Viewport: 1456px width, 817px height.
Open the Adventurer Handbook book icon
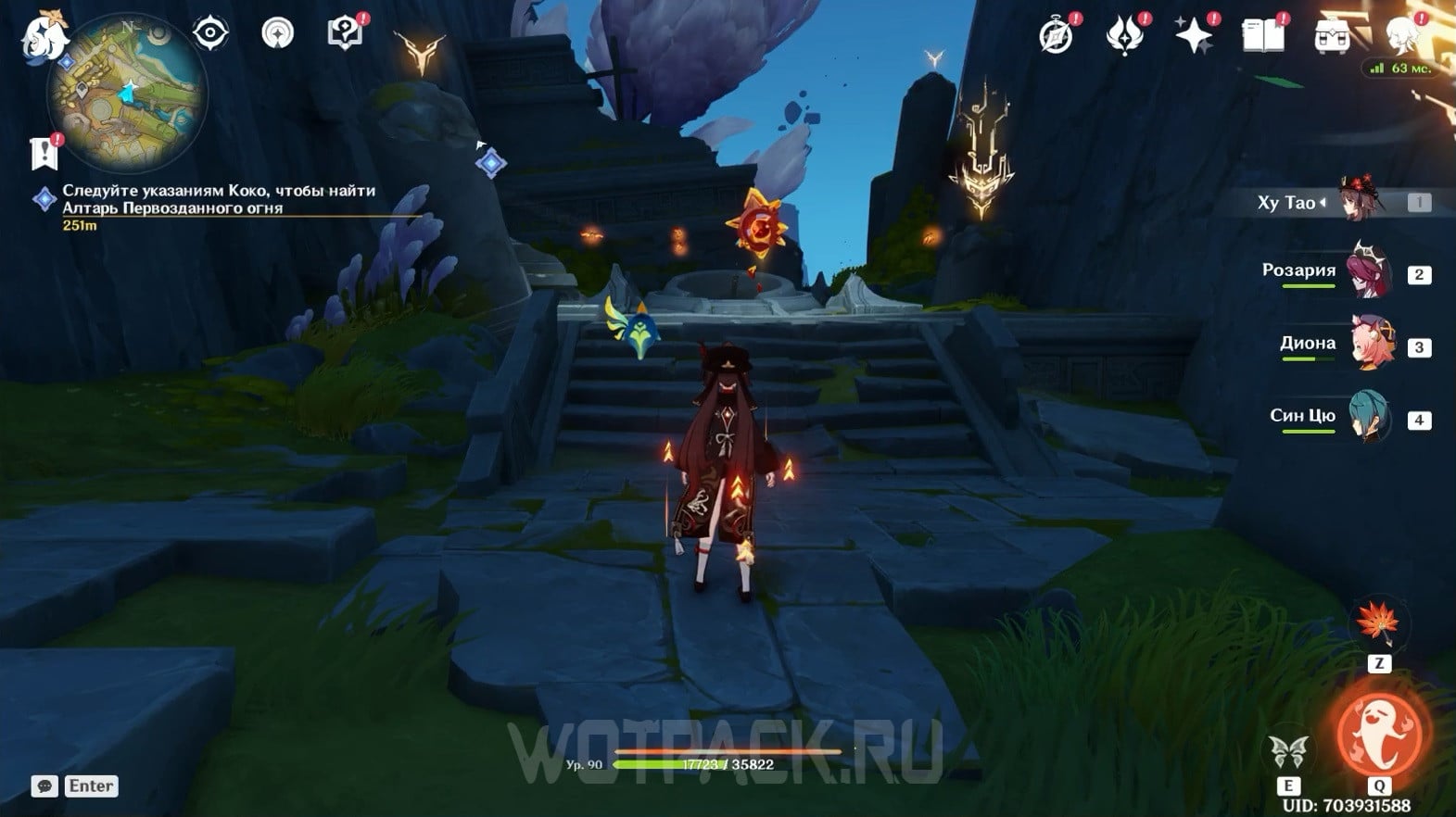(1262, 36)
